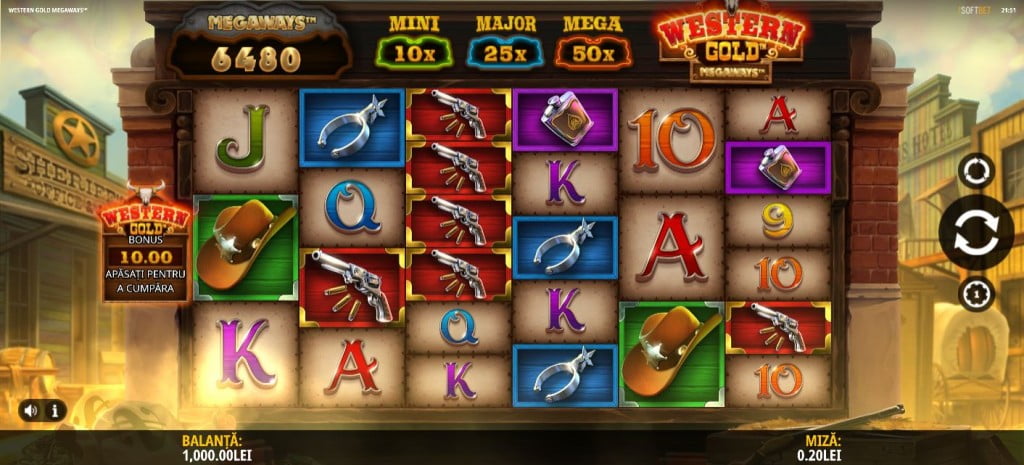The width and height of the screenshot is (1024, 465).
Task: Open the game info paytable icon
Action: 53,410
